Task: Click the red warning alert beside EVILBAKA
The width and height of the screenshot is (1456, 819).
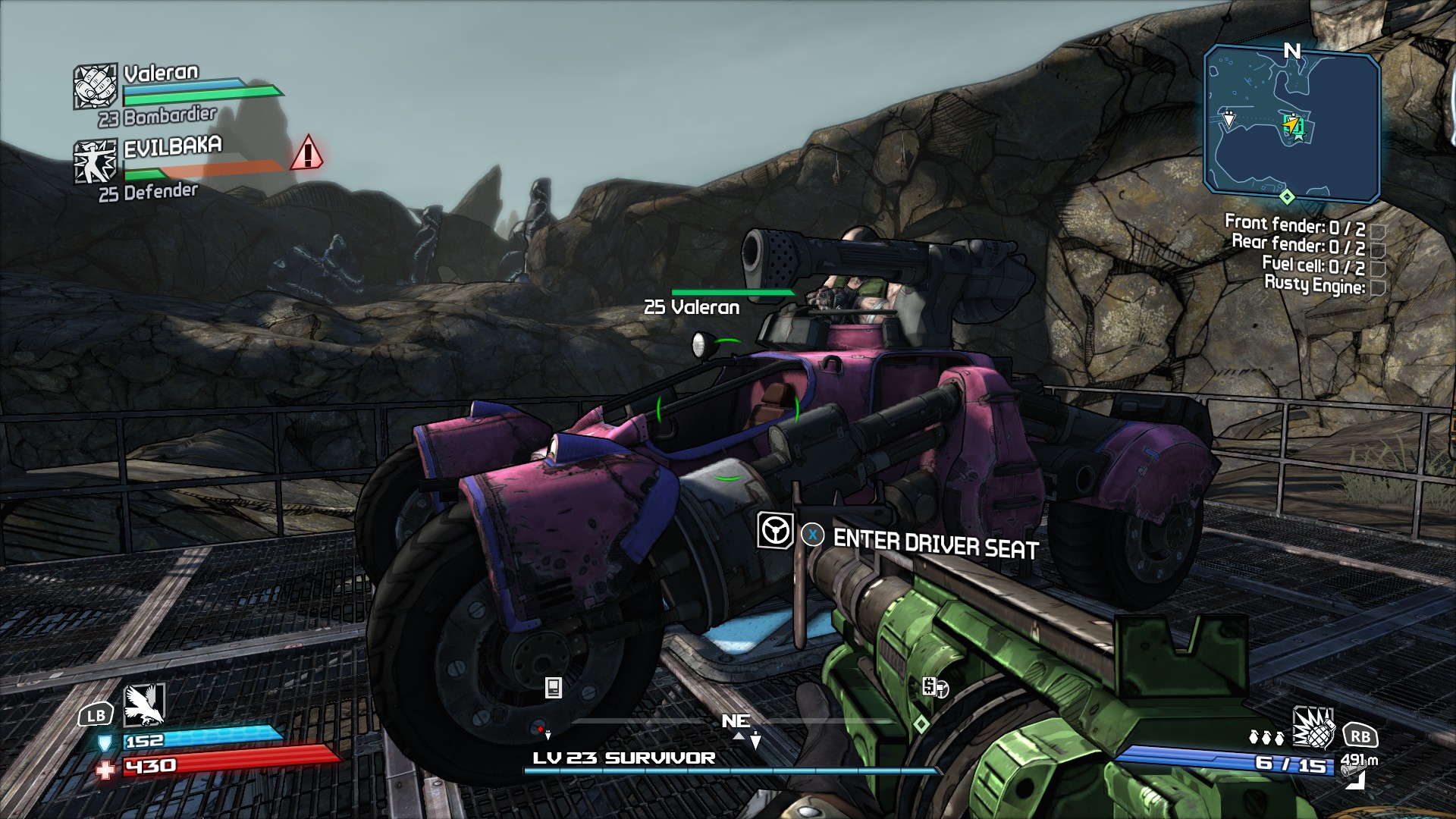Action: (307, 153)
